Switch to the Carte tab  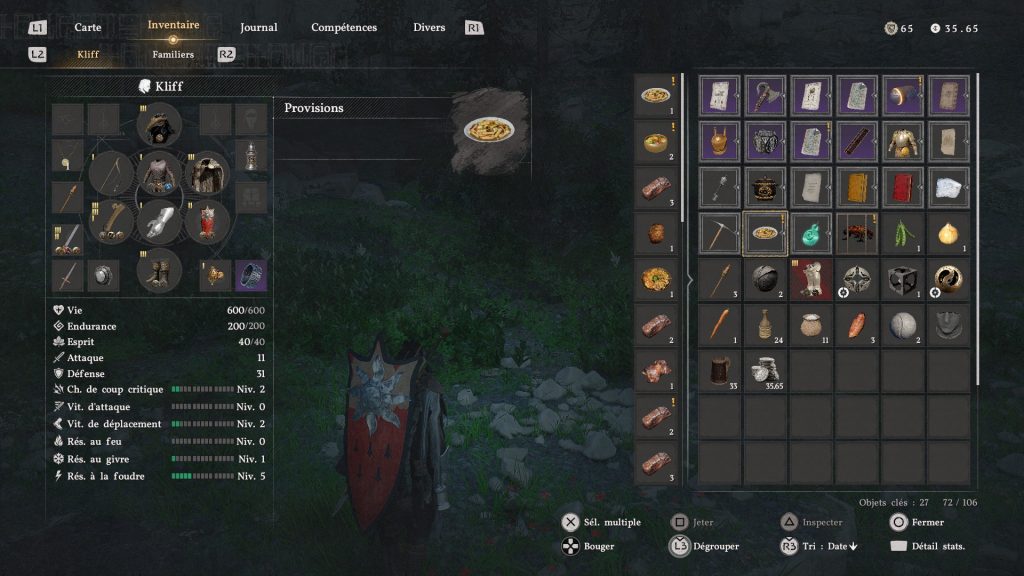point(88,27)
